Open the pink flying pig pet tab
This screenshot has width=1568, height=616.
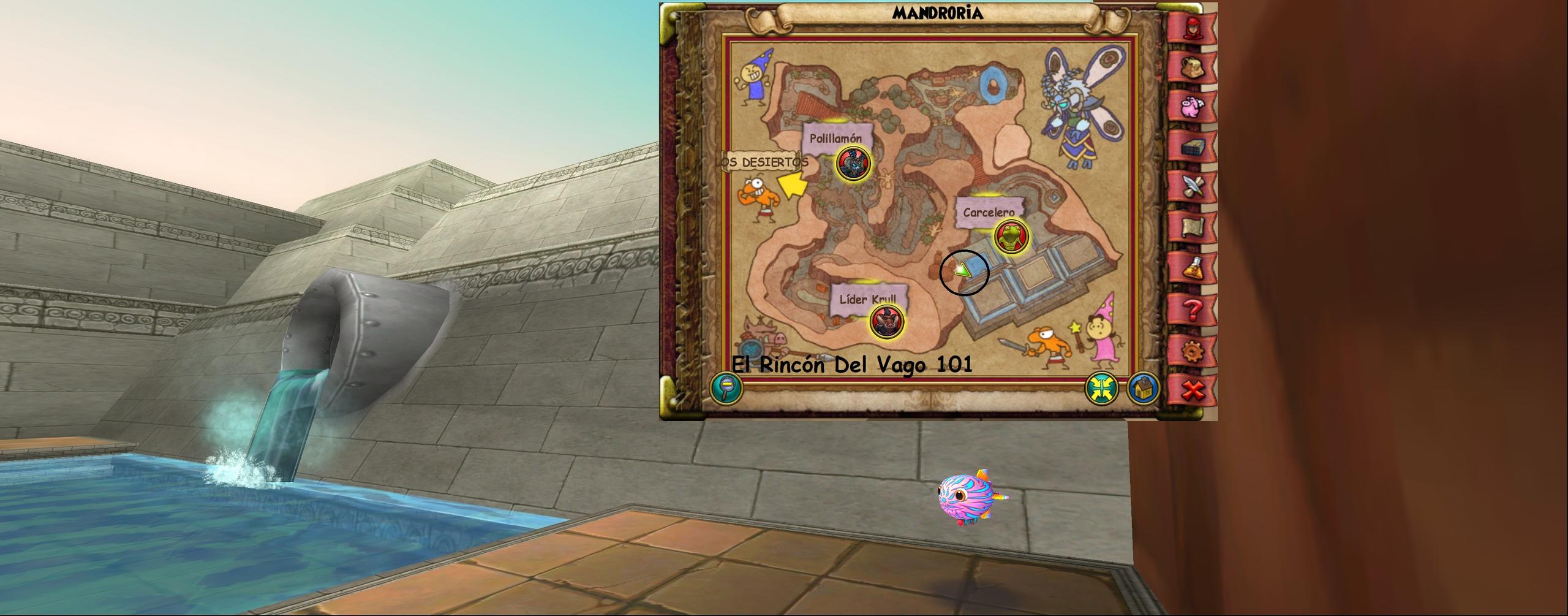pos(1191,108)
